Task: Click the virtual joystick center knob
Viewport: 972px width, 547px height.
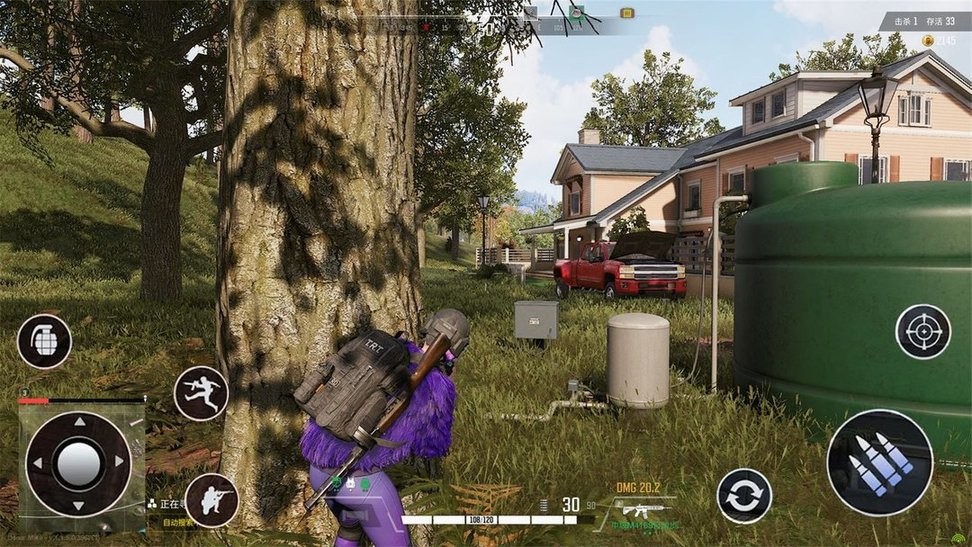Action: point(78,463)
